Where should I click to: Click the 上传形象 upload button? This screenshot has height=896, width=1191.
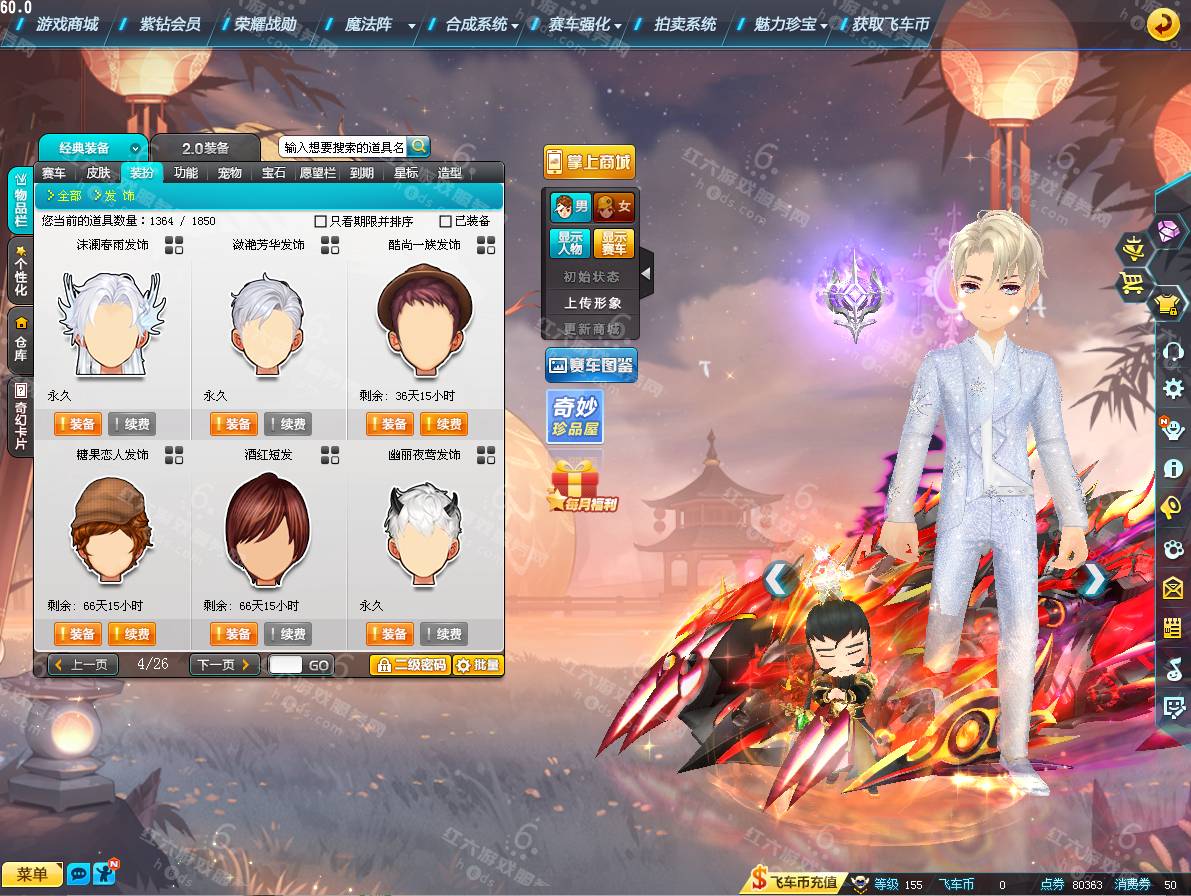592,303
